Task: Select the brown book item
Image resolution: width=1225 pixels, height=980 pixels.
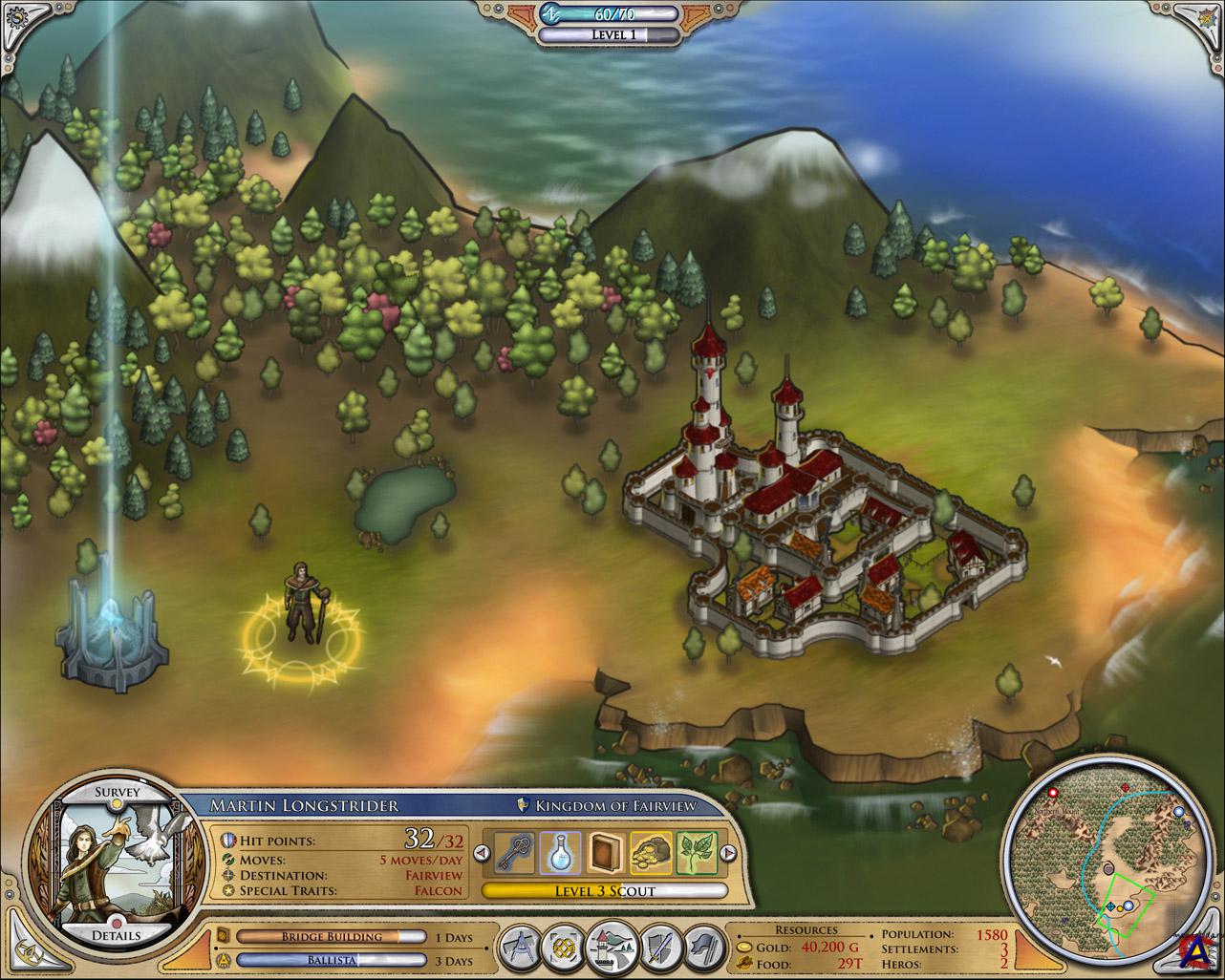Action: coord(605,853)
